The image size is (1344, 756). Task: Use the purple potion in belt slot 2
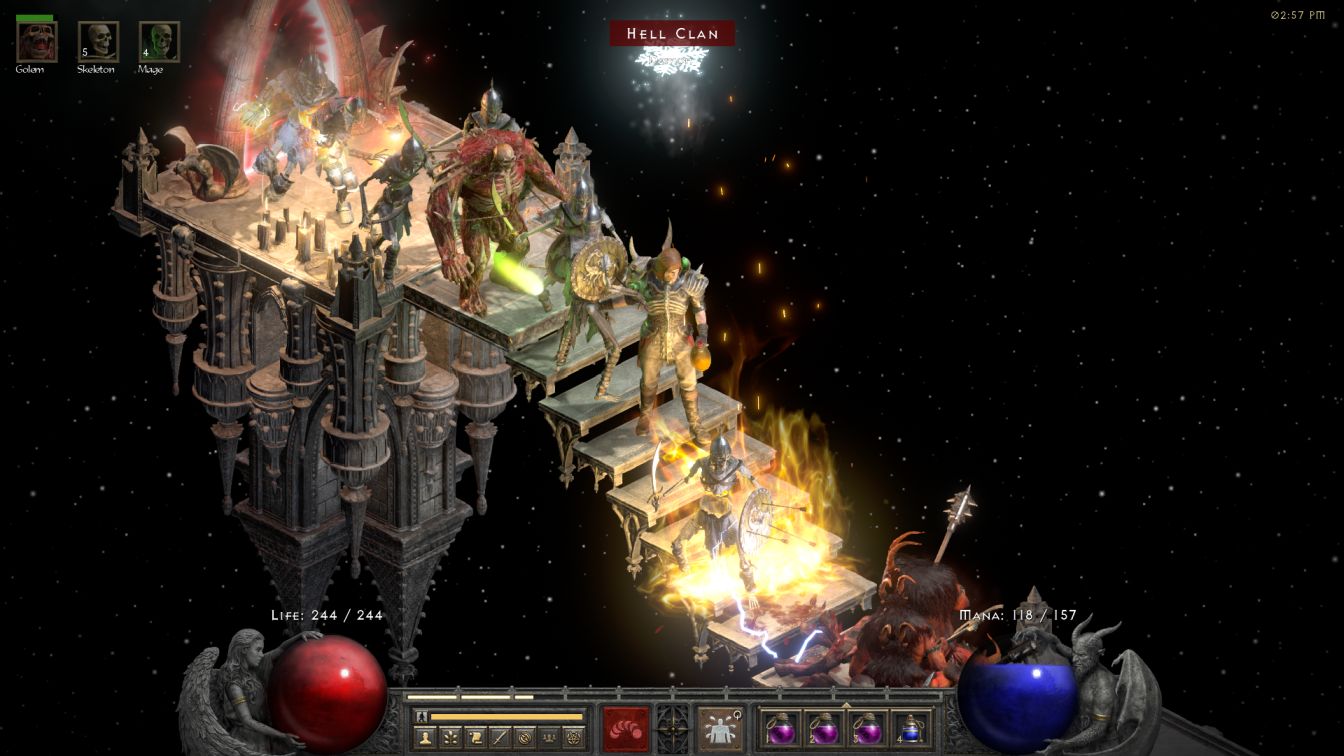coord(824,728)
